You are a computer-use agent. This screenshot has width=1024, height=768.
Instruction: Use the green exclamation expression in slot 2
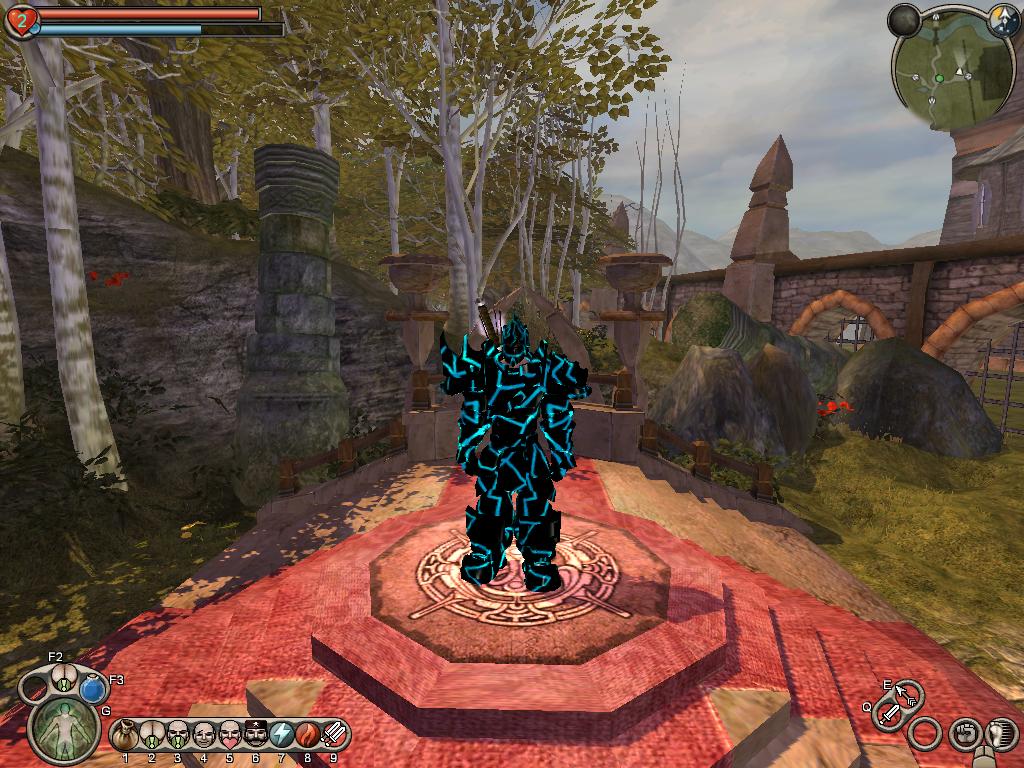(151, 735)
